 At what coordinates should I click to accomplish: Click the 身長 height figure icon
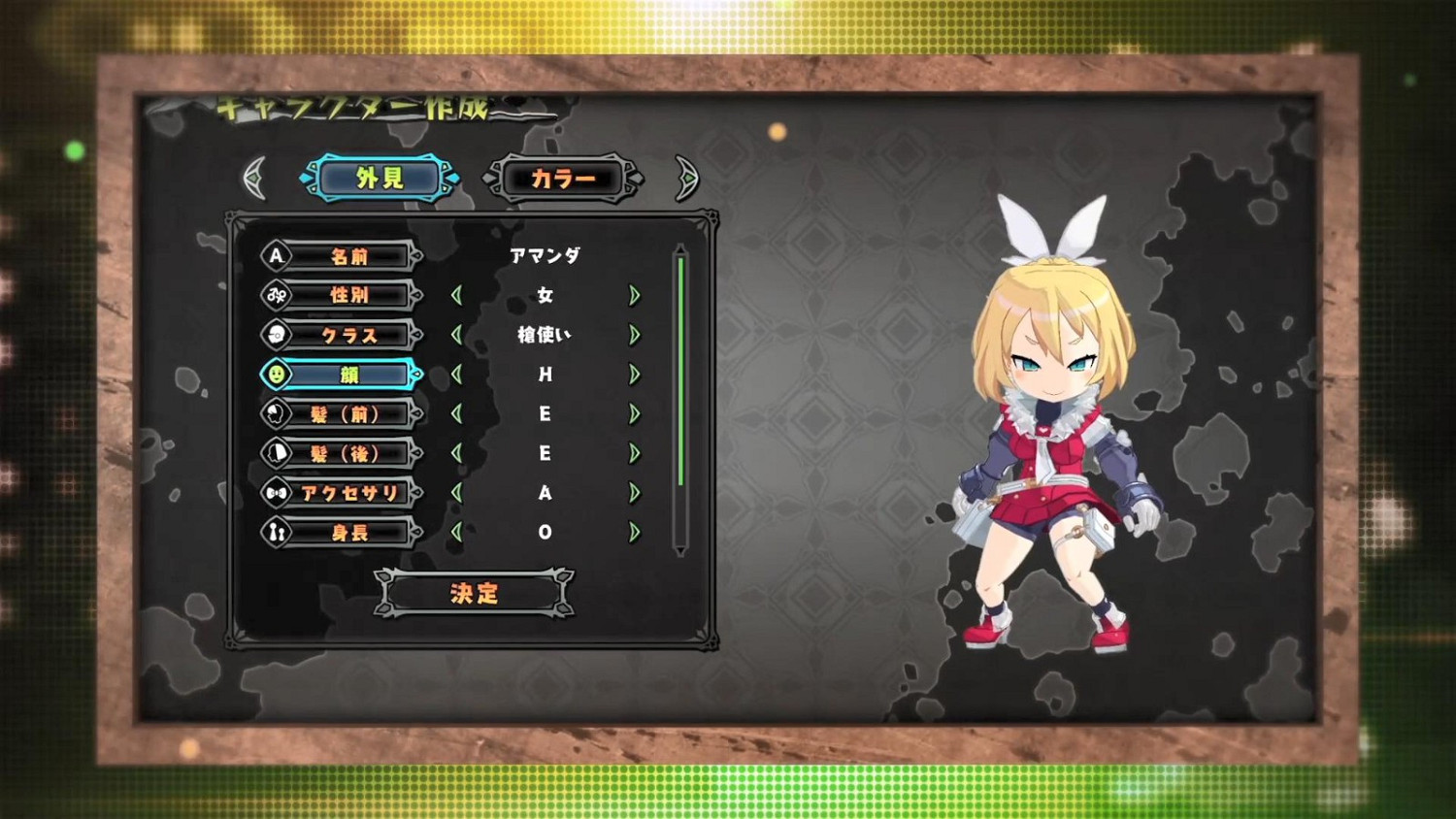(x=276, y=532)
